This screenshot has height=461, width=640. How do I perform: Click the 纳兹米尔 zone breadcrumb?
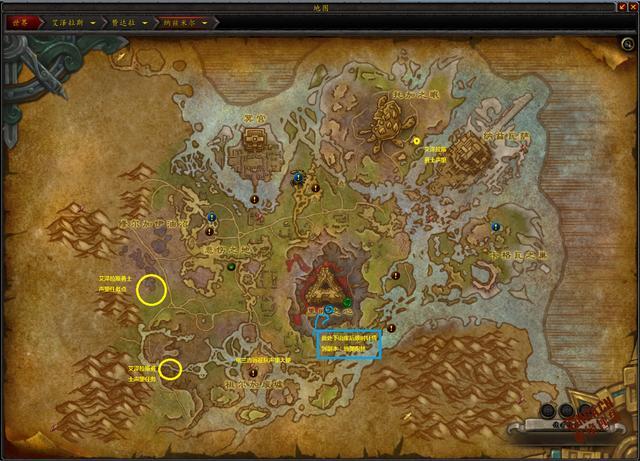point(183,21)
